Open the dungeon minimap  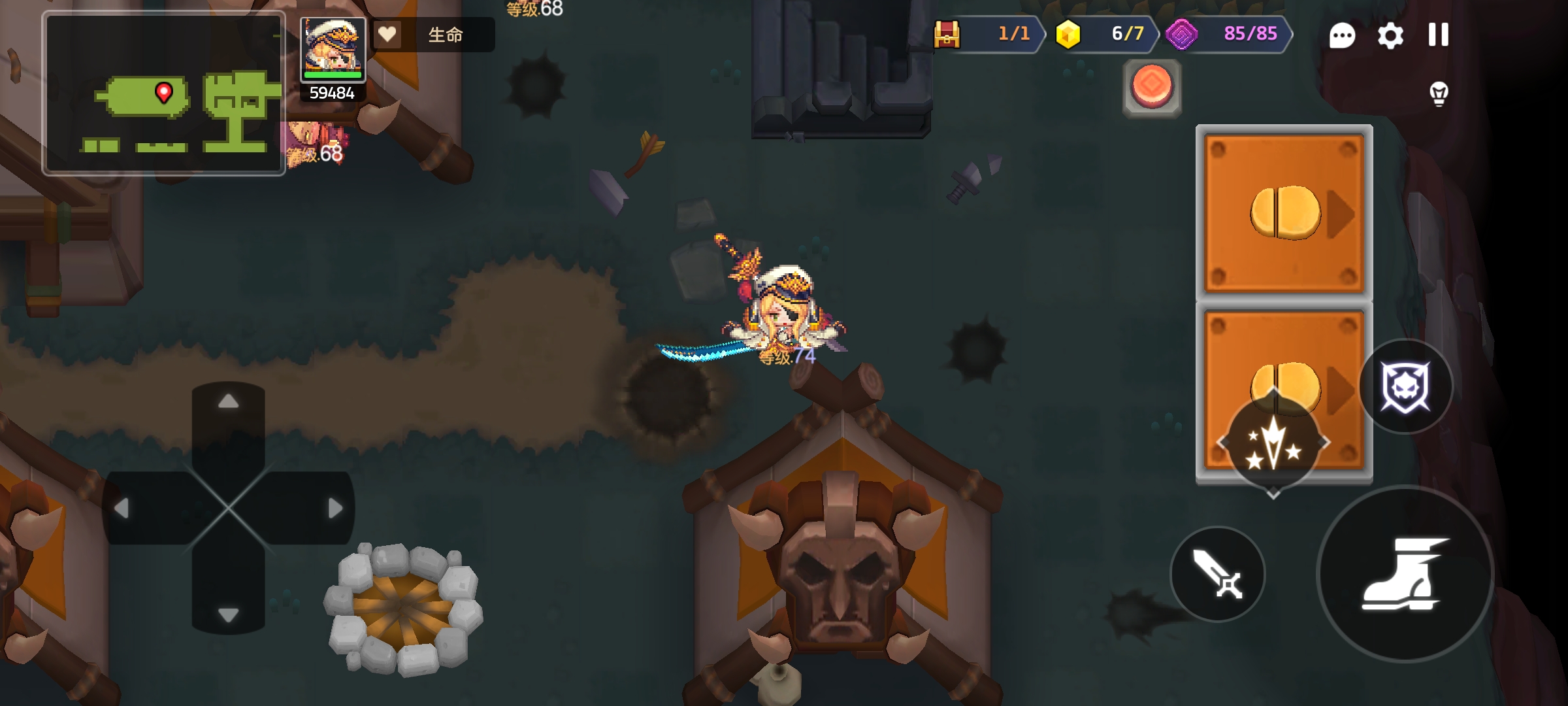click(x=163, y=93)
